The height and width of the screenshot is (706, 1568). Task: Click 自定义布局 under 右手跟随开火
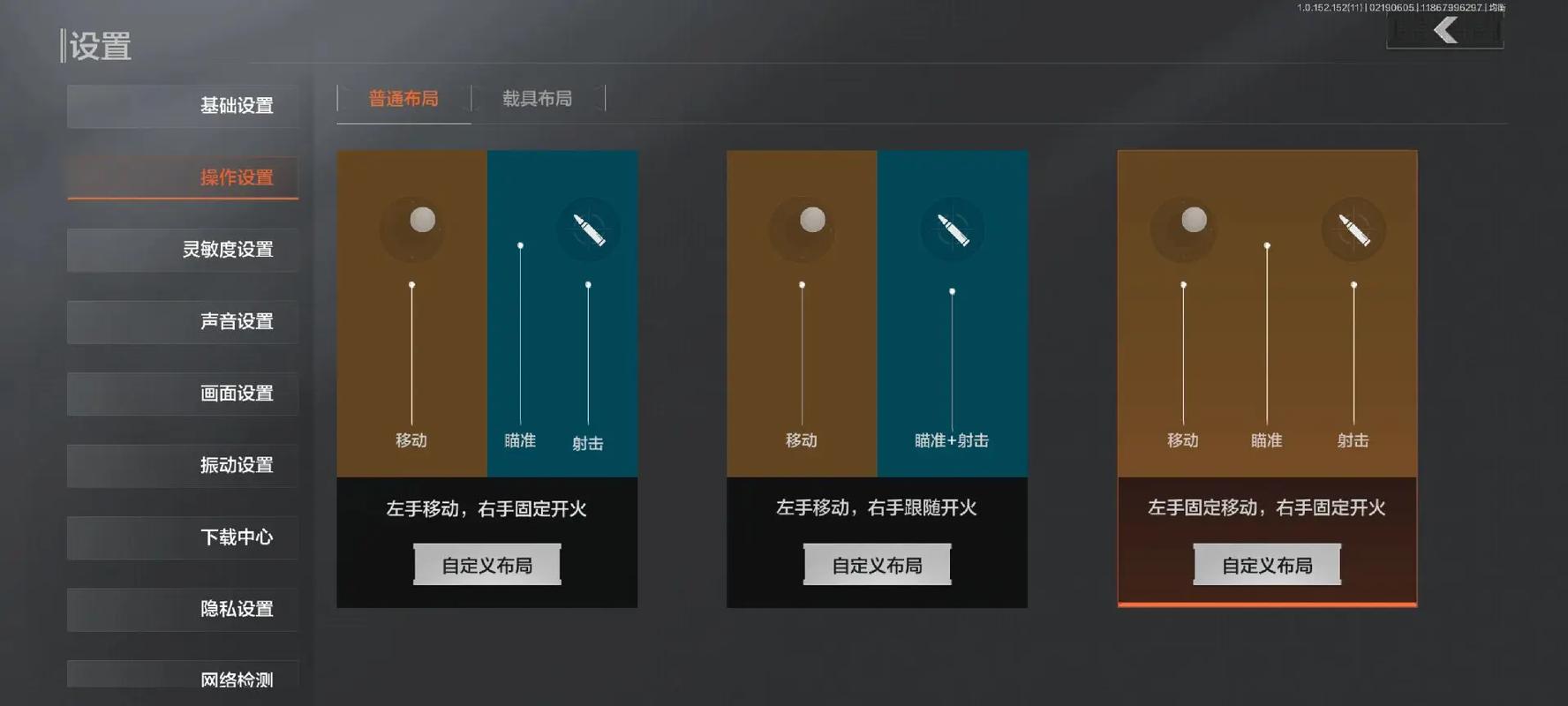click(x=877, y=565)
